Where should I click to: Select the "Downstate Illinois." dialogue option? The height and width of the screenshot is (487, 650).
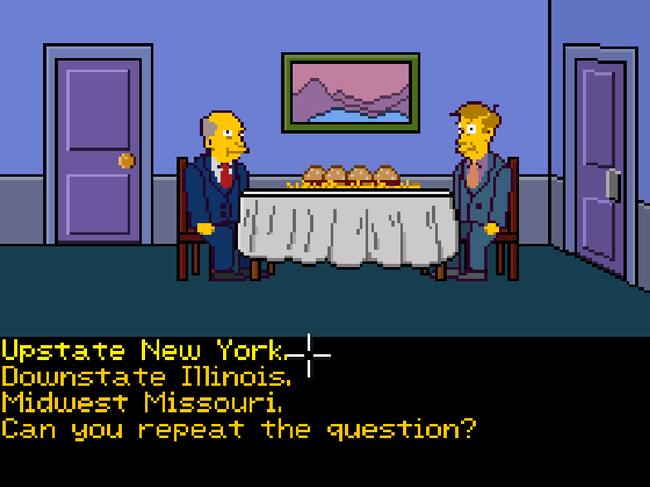(147, 378)
